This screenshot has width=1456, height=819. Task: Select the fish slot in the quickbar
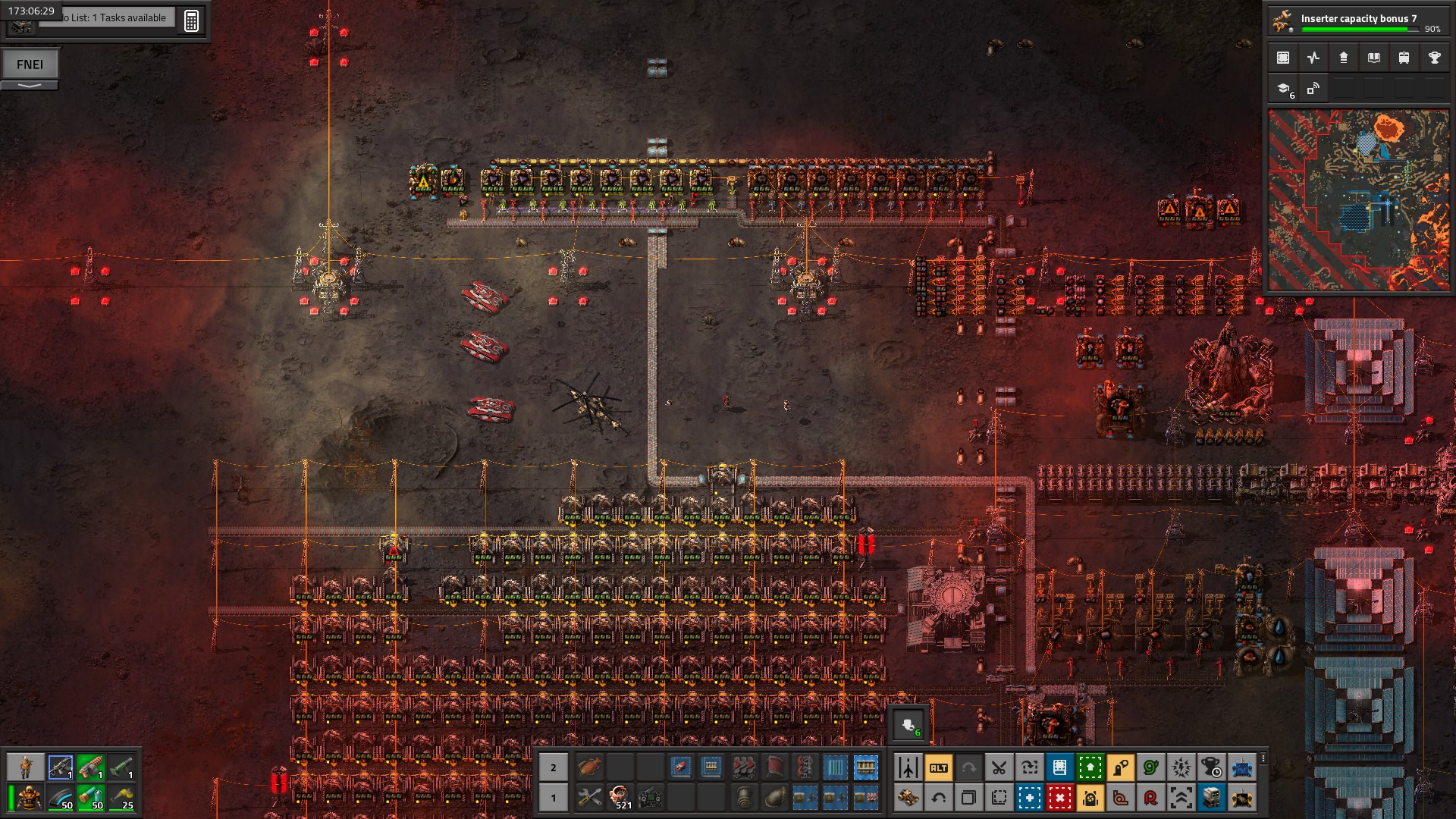coord(589,767)
